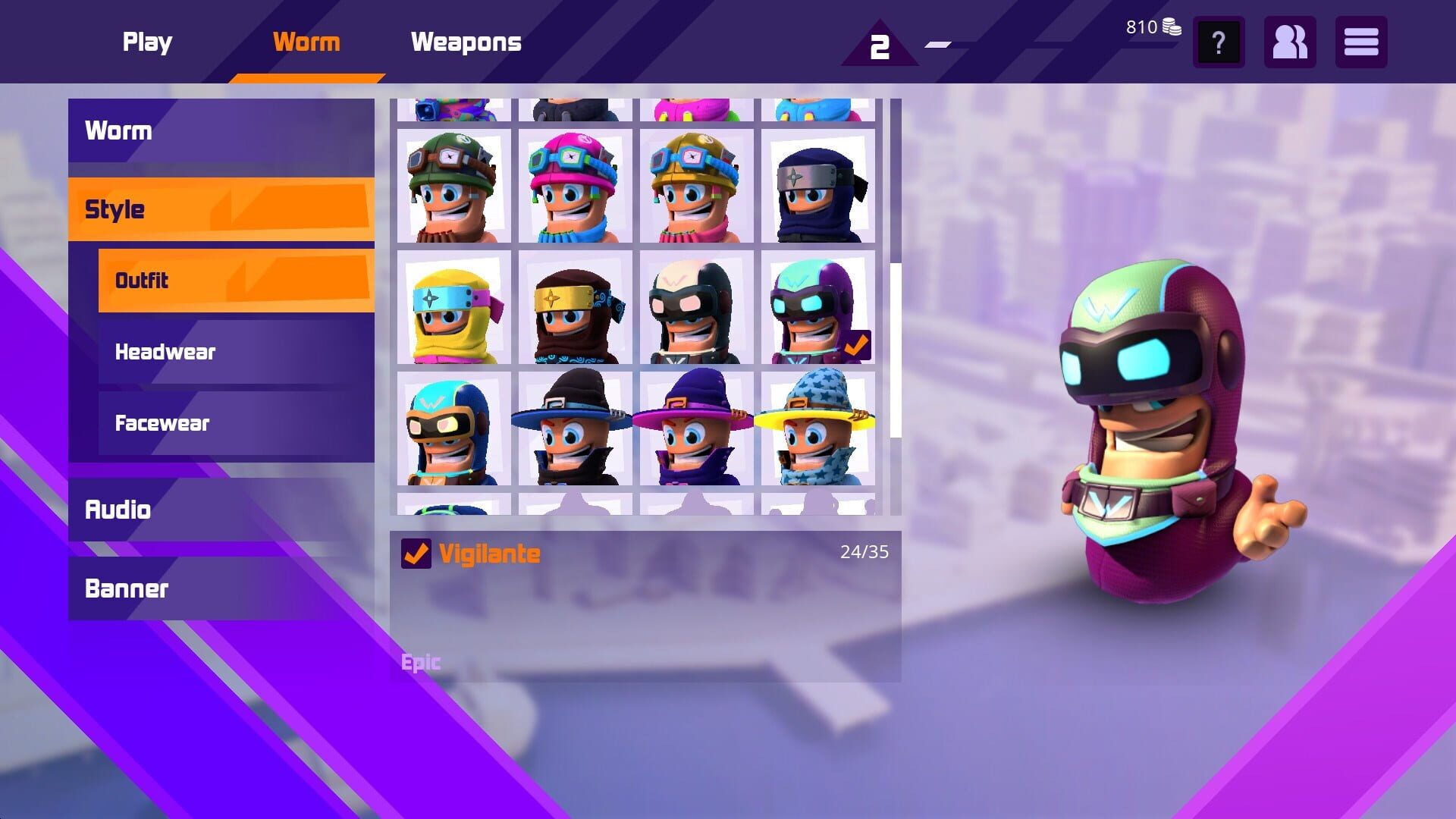Switch to the Play tab
Screen dimensions: 1456x819
147,42
